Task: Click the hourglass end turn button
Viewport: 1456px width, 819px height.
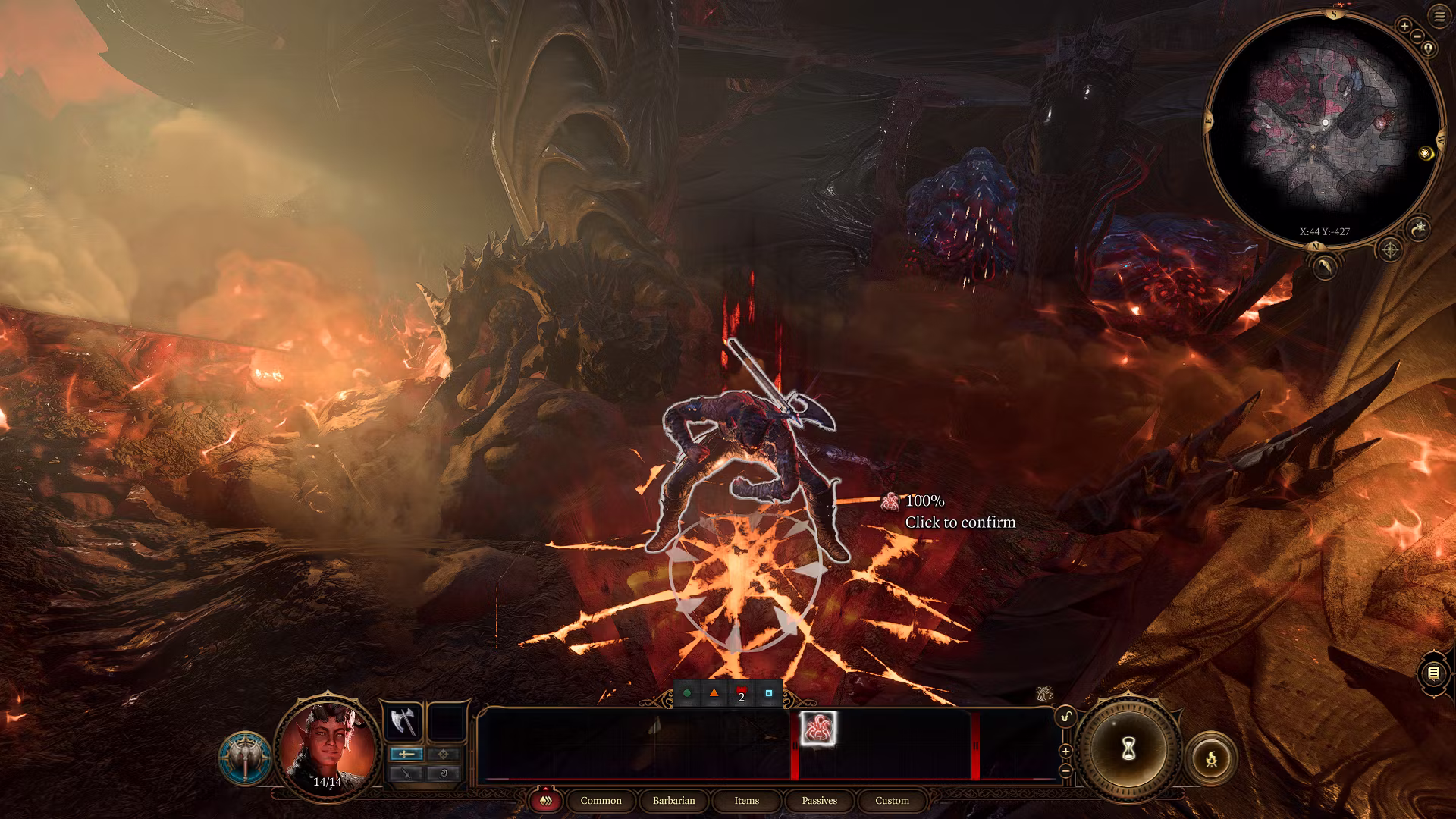Action: click(1128, 749)
